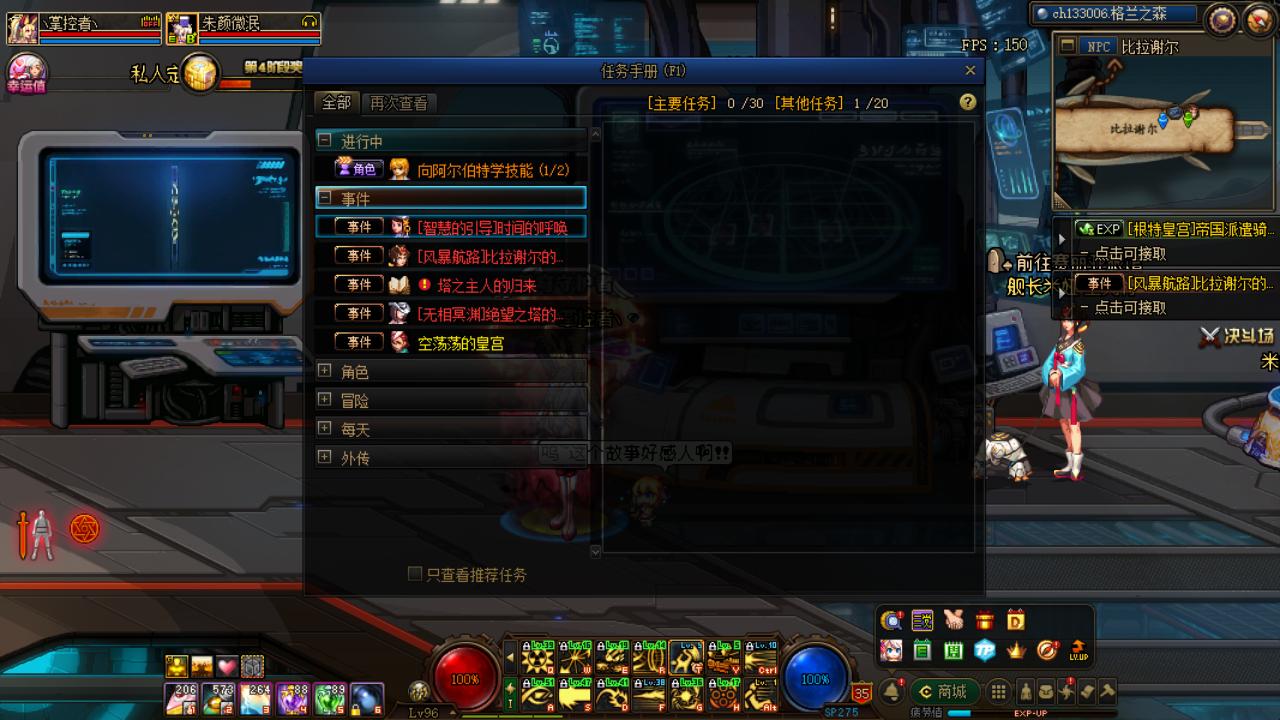Expand the 角色 quest category
Screen dimensions: 1280x720
pos(324,370)
